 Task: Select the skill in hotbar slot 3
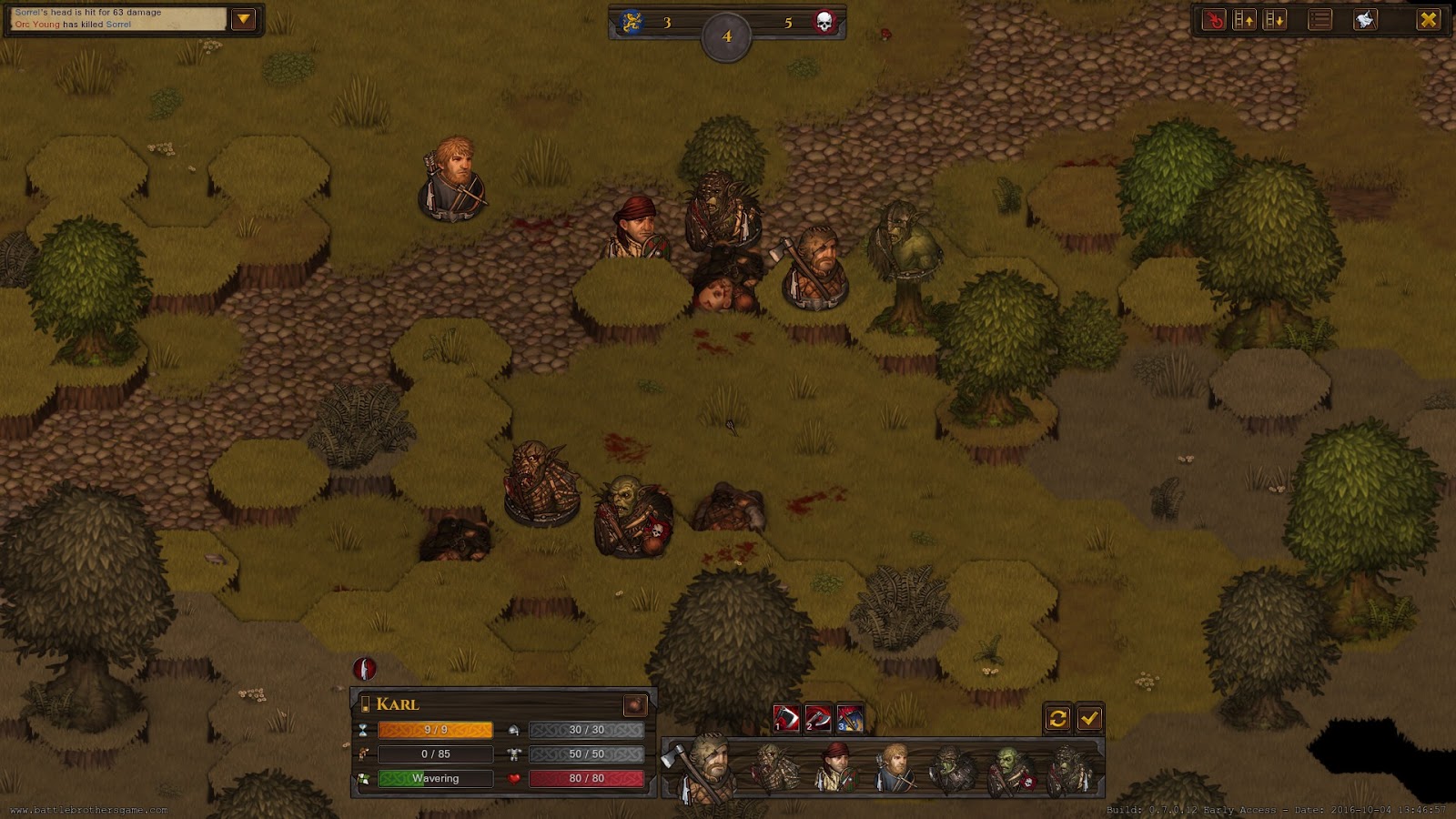(851, 718)
